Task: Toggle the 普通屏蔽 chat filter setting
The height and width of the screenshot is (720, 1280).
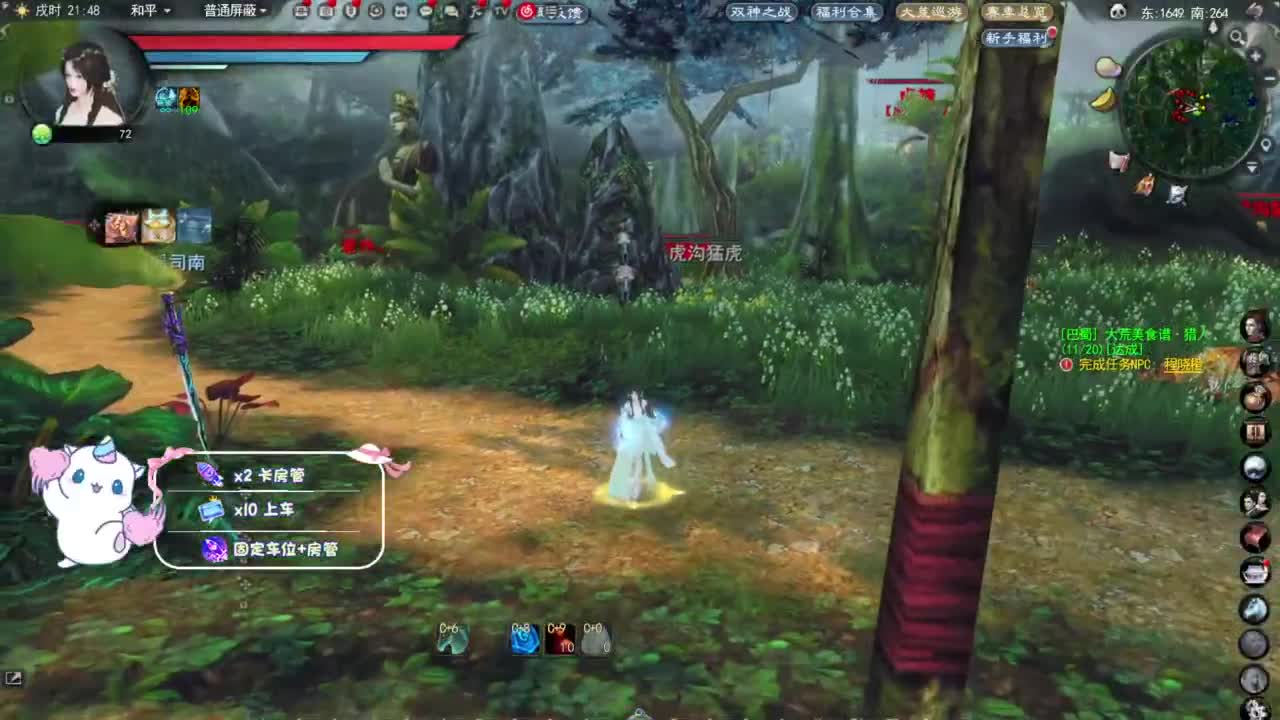Action: point(230,12)
